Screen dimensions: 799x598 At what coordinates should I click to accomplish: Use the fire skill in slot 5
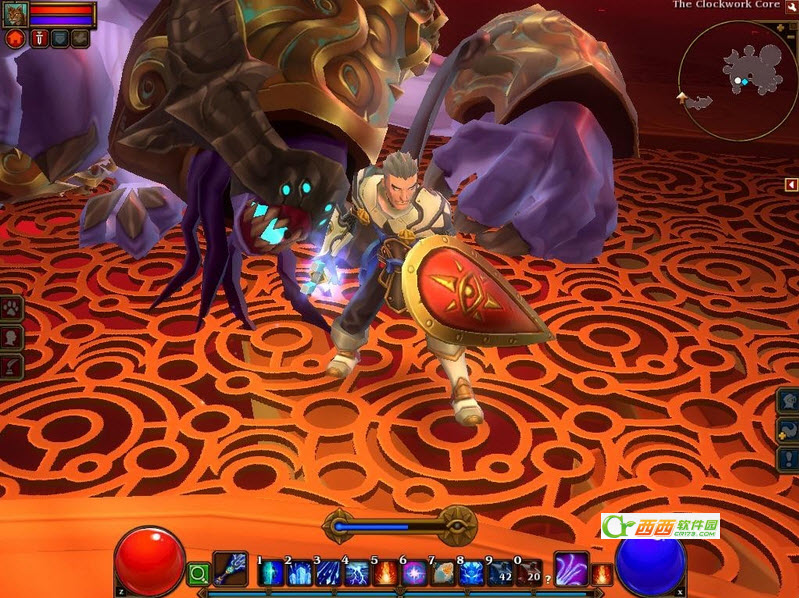point(385,574)
